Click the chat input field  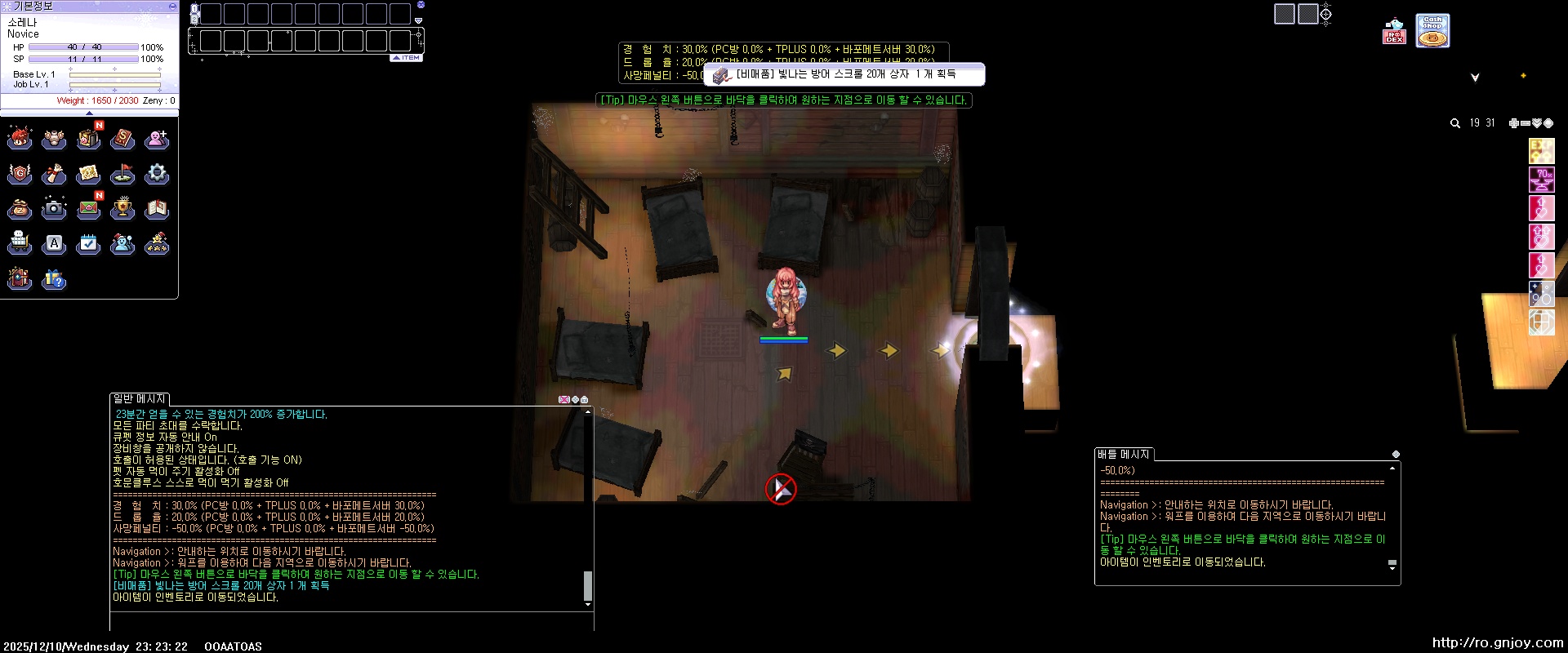click(x=351, y=621)
